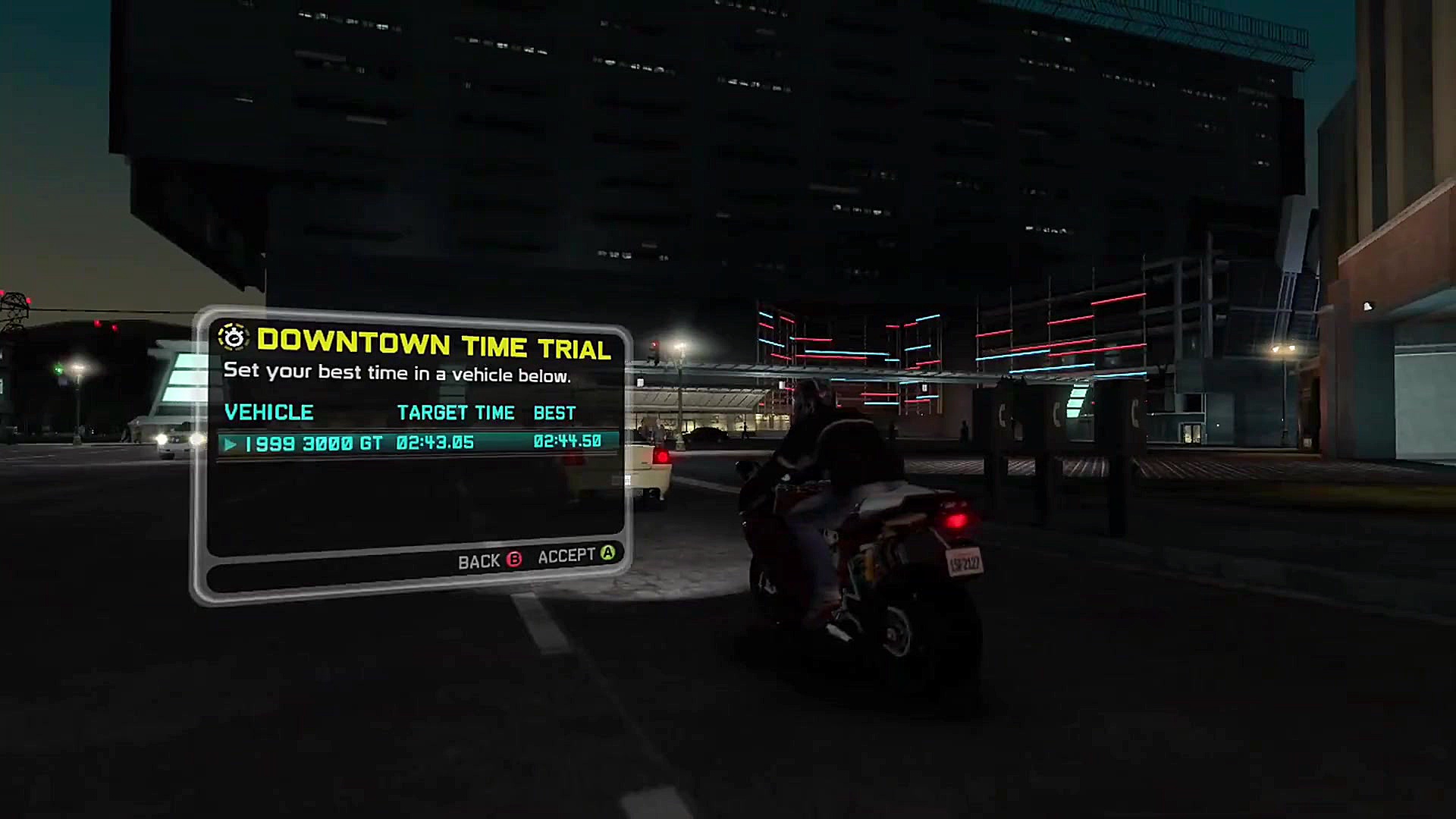Select the TARGET TIME column header
1456x819 pixels.
click(x=456, y=413)
